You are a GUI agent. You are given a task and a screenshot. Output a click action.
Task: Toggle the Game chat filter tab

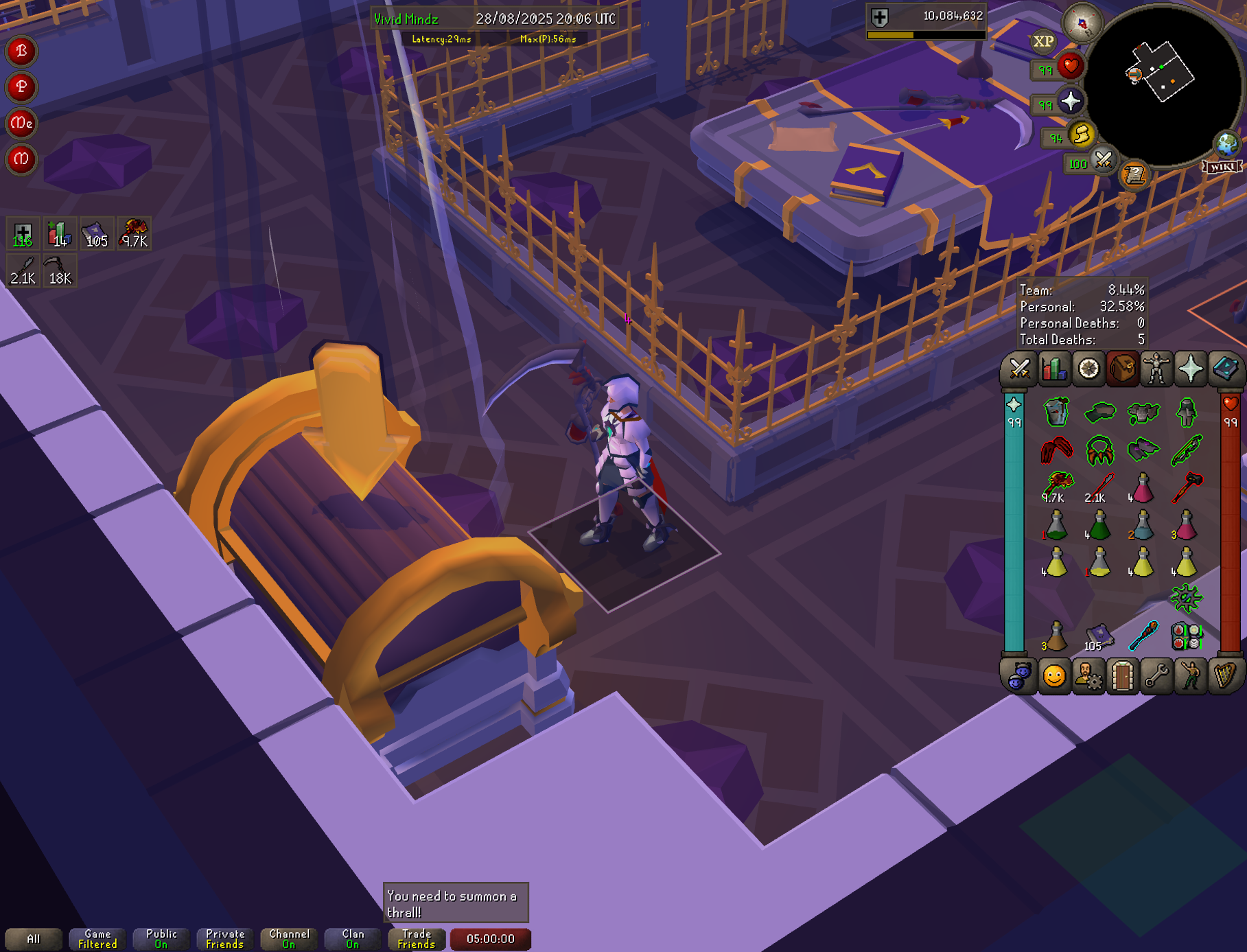(97, 939)
